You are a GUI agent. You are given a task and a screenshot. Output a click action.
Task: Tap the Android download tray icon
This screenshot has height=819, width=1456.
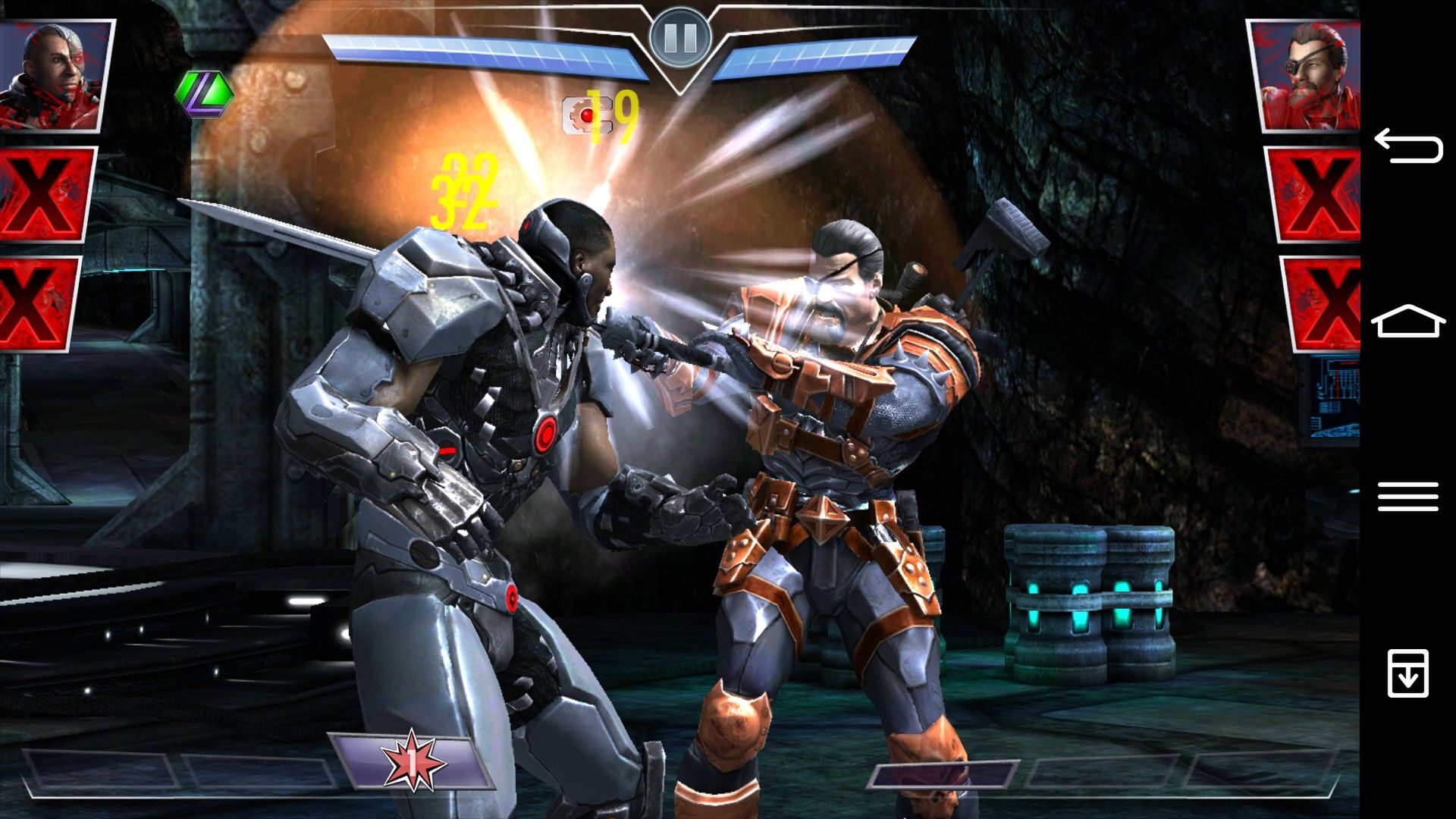(x=1407, y=672)
